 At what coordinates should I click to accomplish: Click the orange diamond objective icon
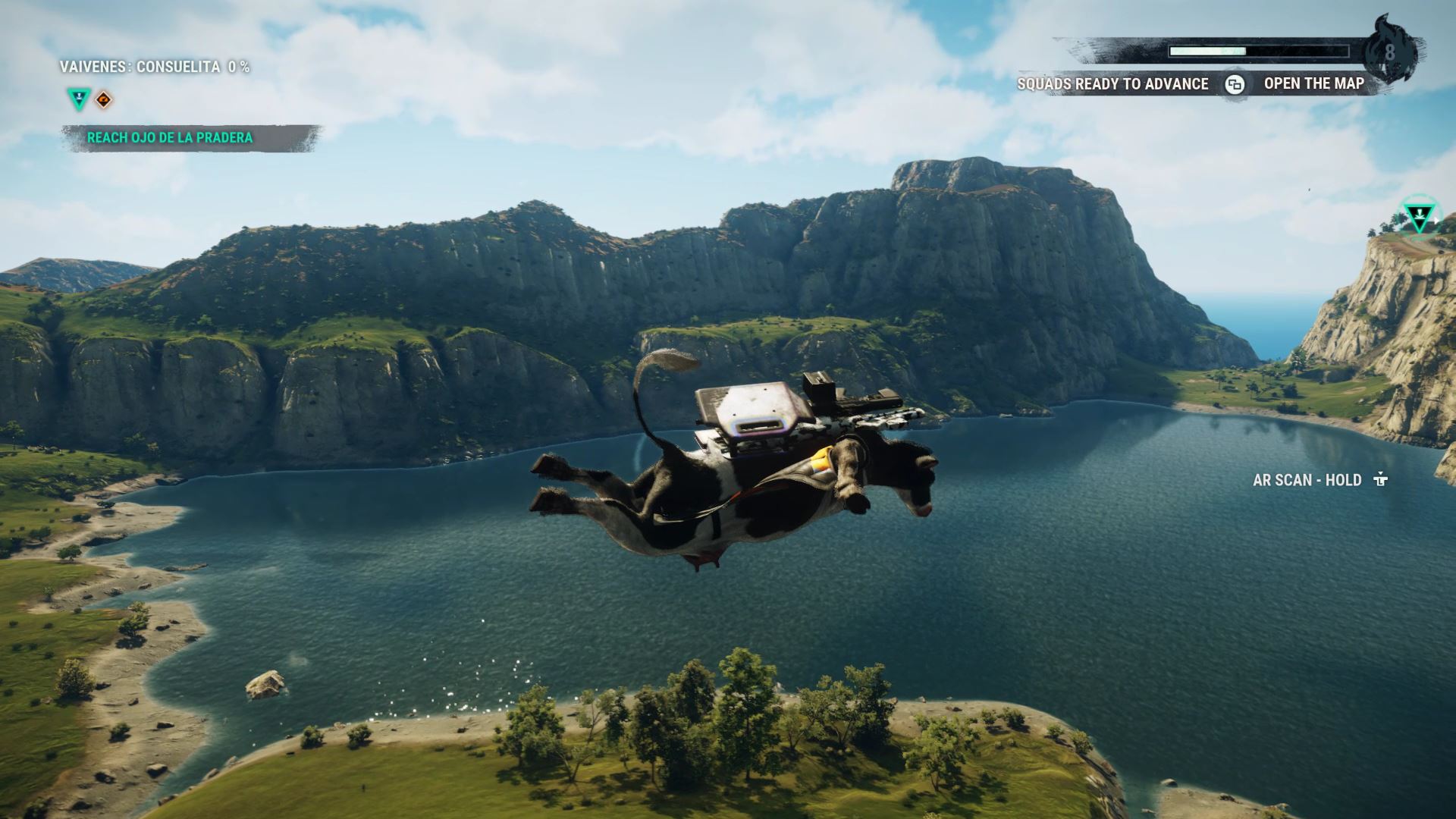coord(104,99)
